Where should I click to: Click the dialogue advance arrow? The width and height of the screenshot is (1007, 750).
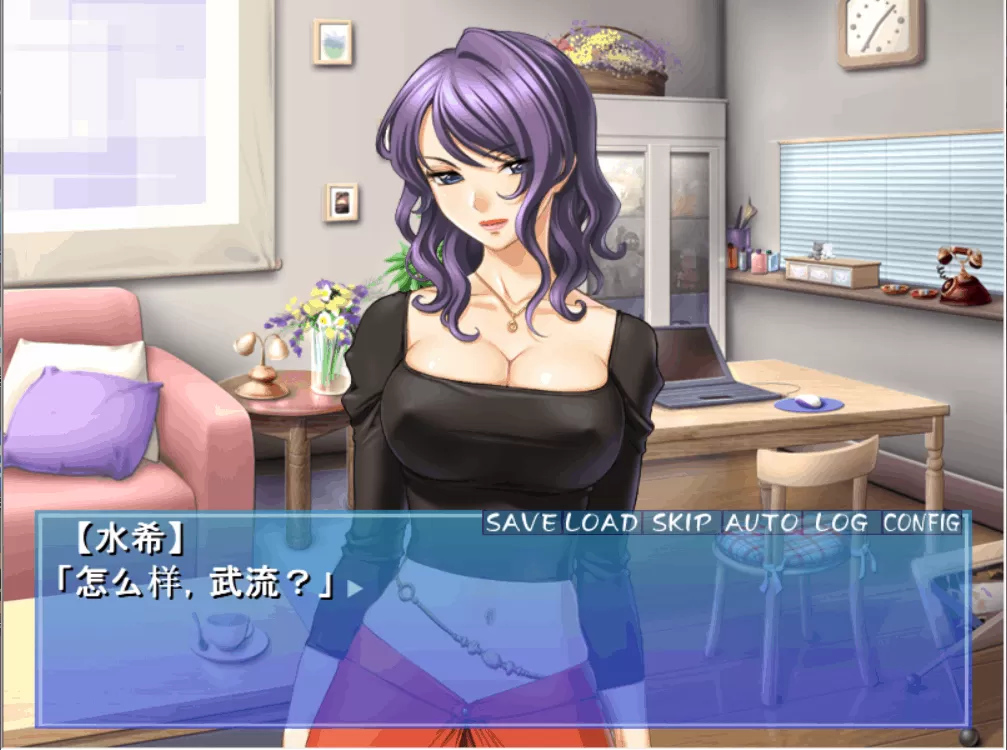355,589
